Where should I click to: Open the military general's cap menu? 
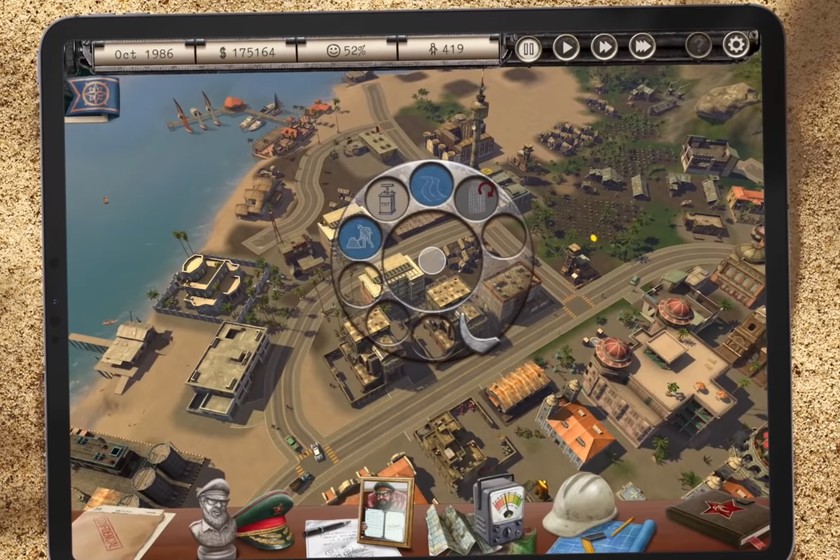coord(264,520)
